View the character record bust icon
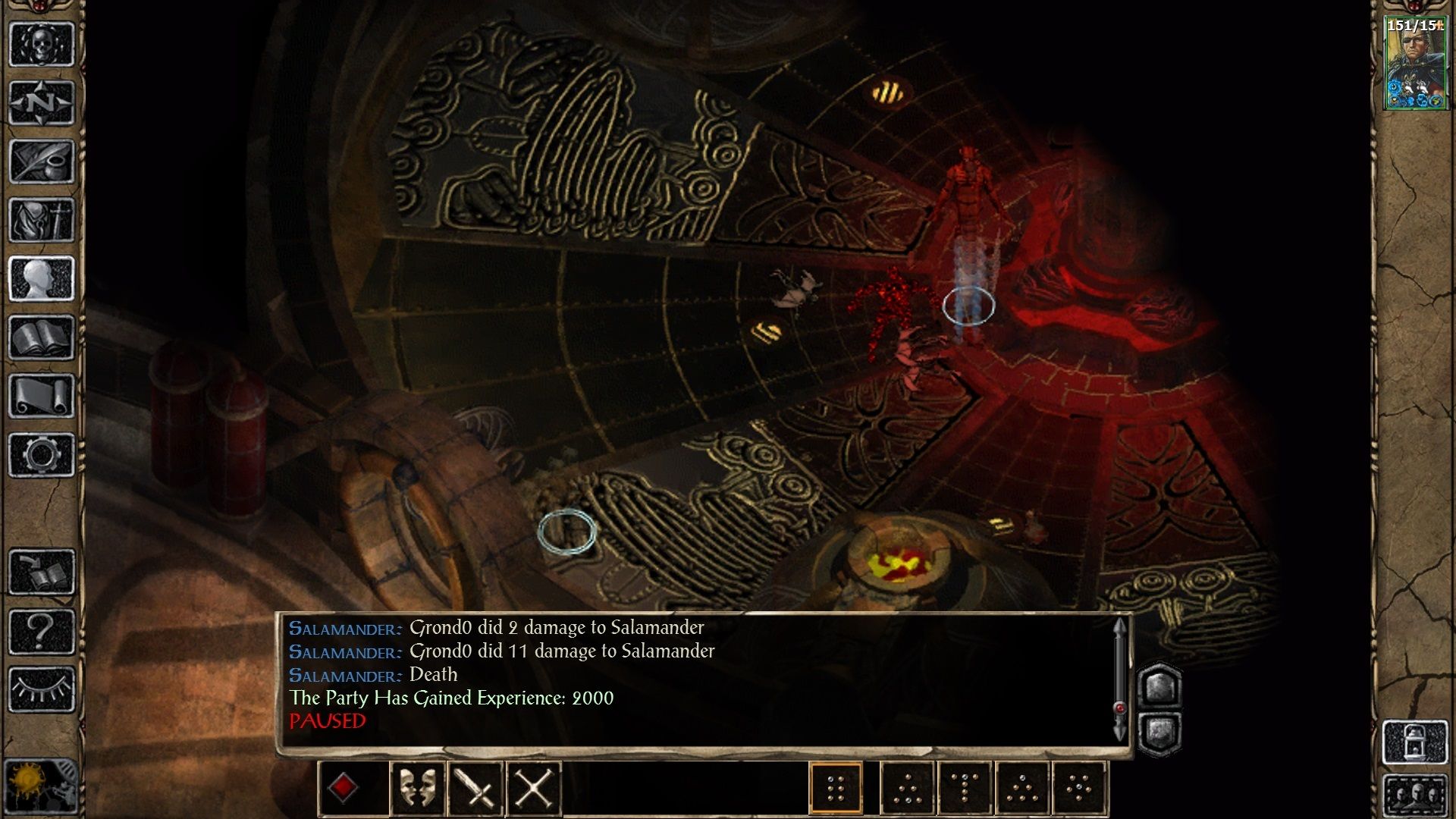This screenshot has width=1456, height=819. pos(42,277)
